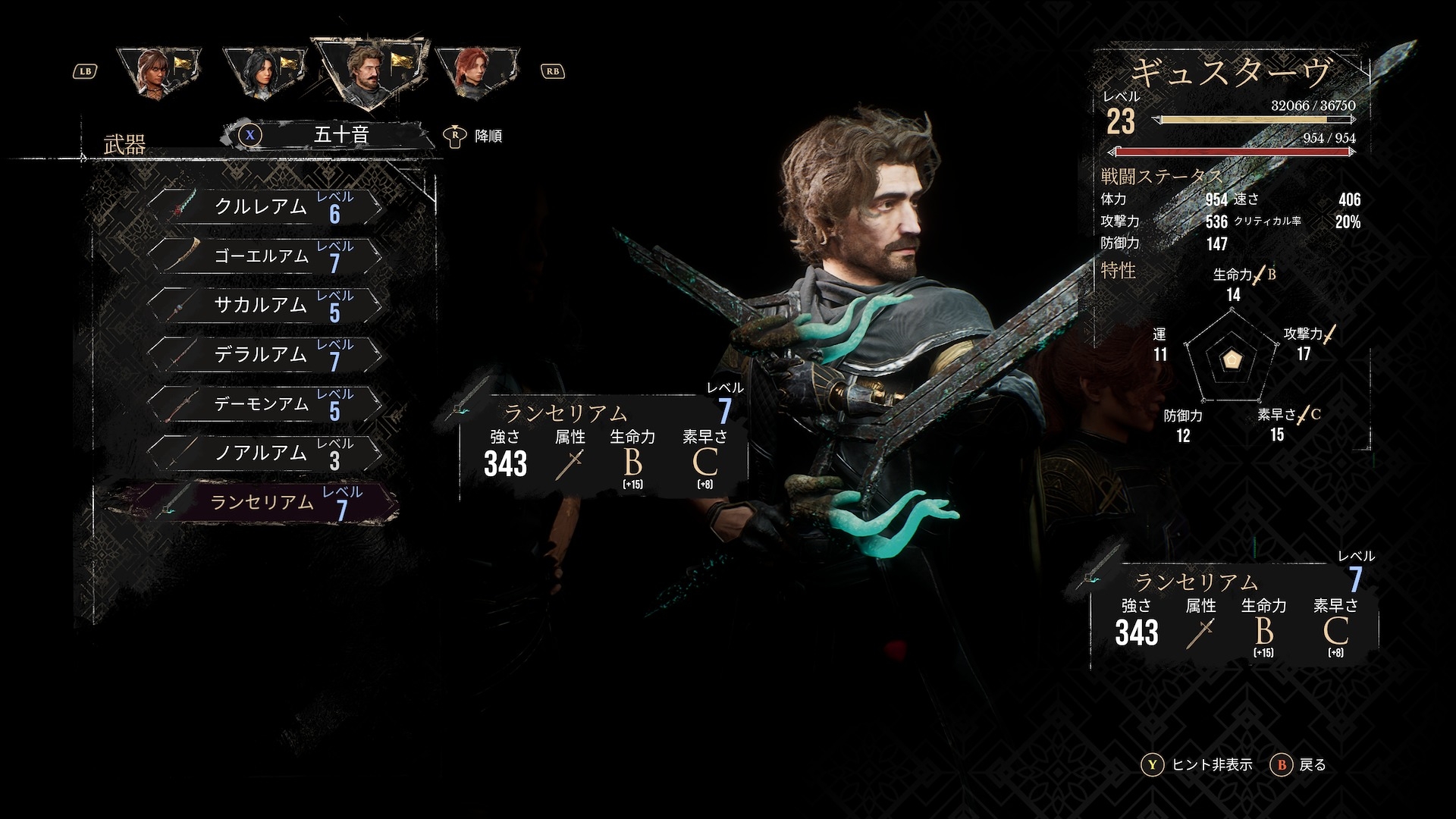Pick the サカルアム weapon row
Image resolution: width=1456 pixels, height=819 pixels.
[x=265, y=305]
